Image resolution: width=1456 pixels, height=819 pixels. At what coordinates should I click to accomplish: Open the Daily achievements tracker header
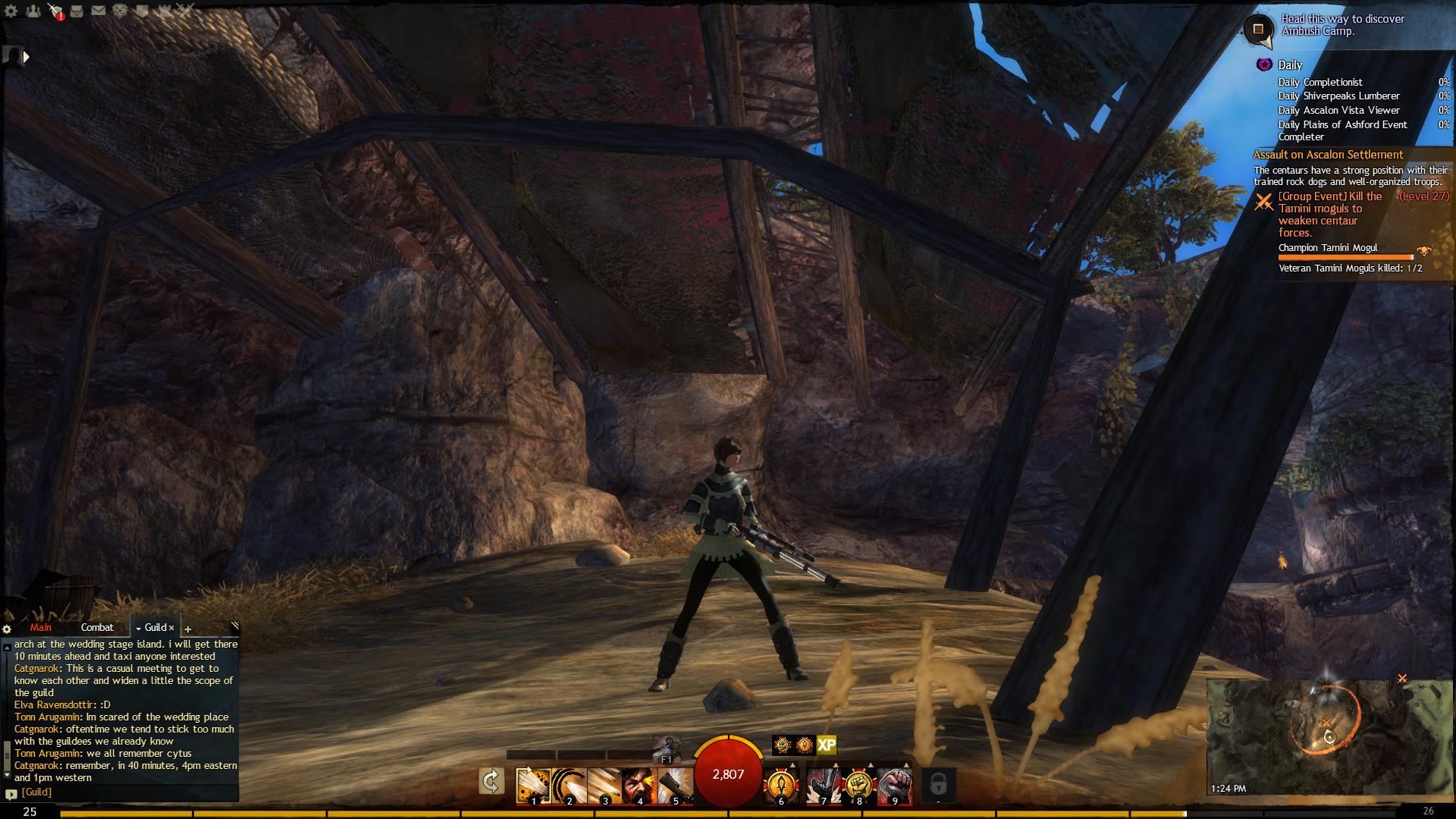coord(1289,65)
